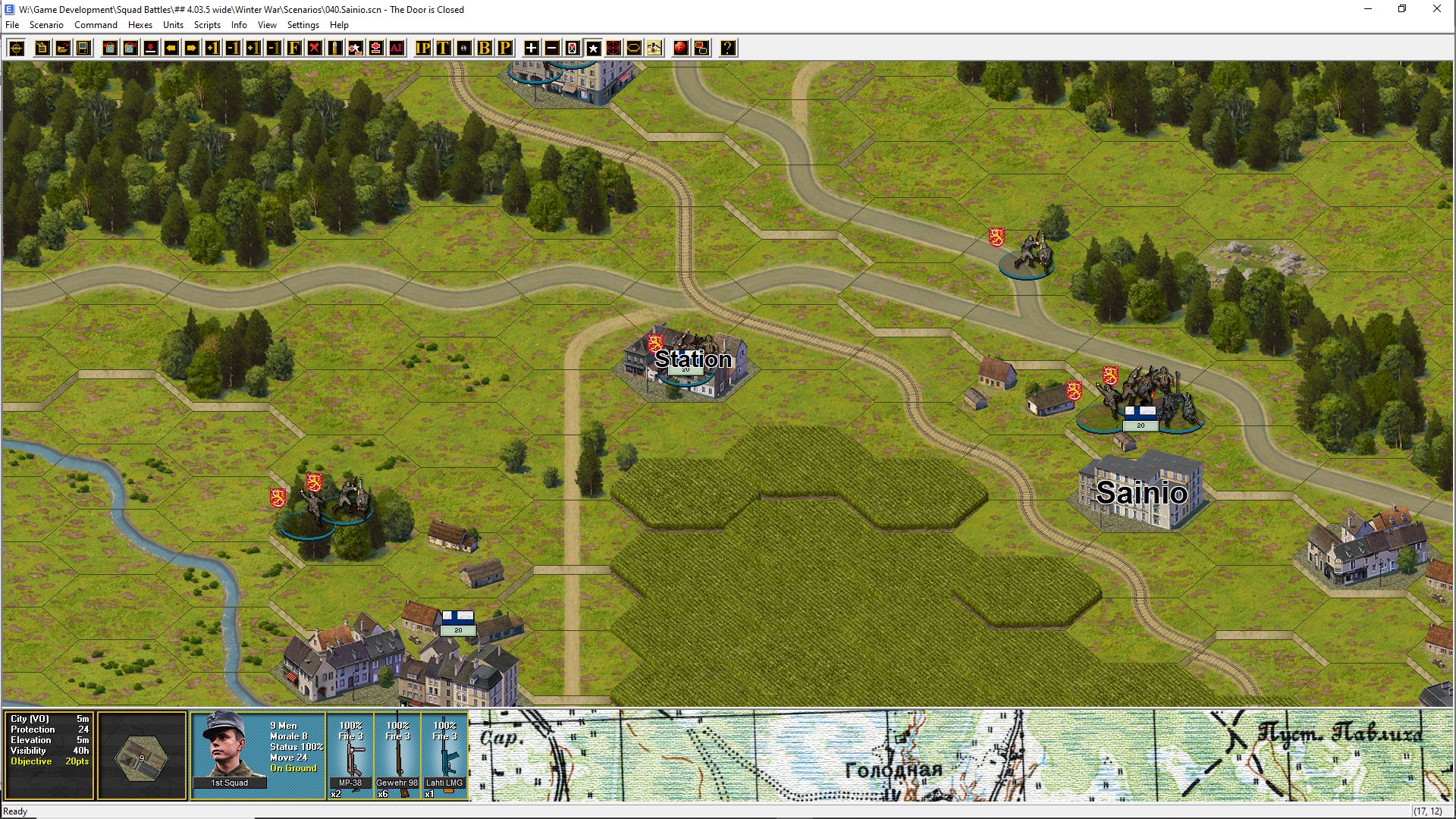Viewport: 1456px width, 819px height.
Task: Open the File menu
Action: point(12,25)
